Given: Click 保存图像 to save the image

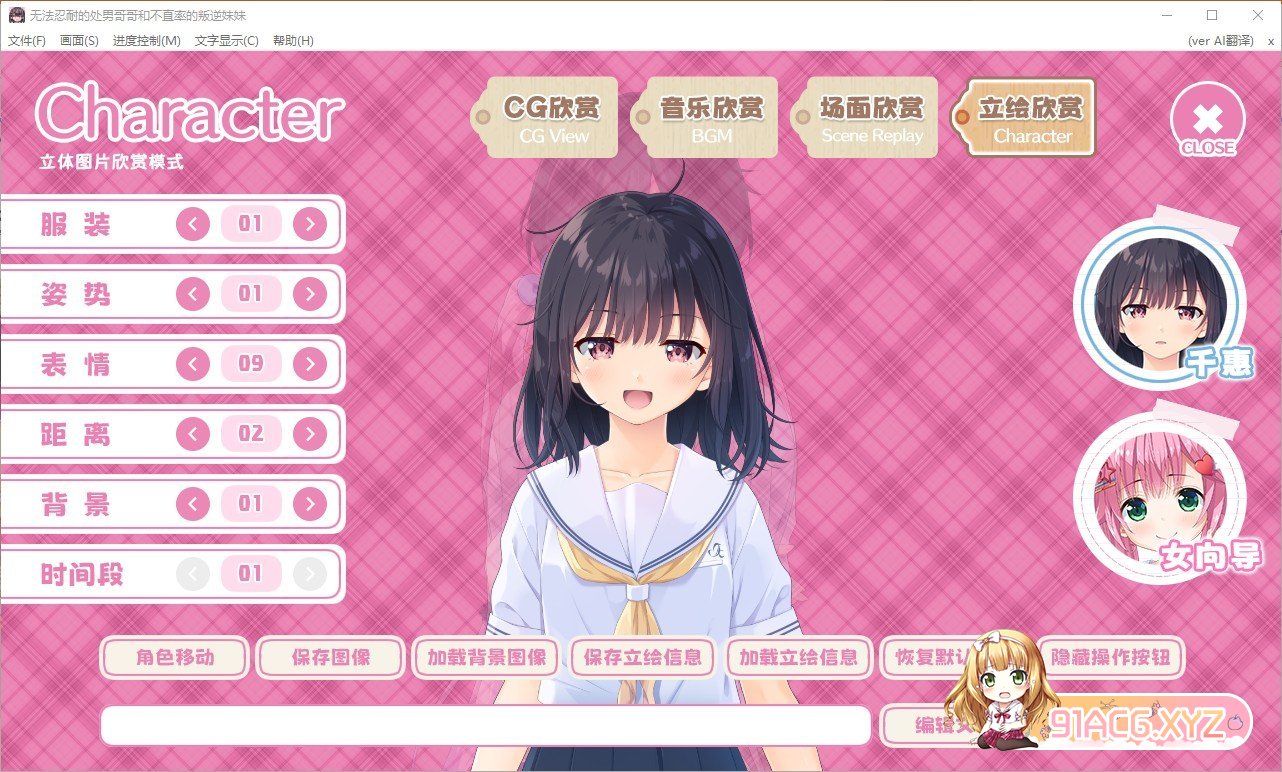Looking at the screenshot, I should 331,658.
